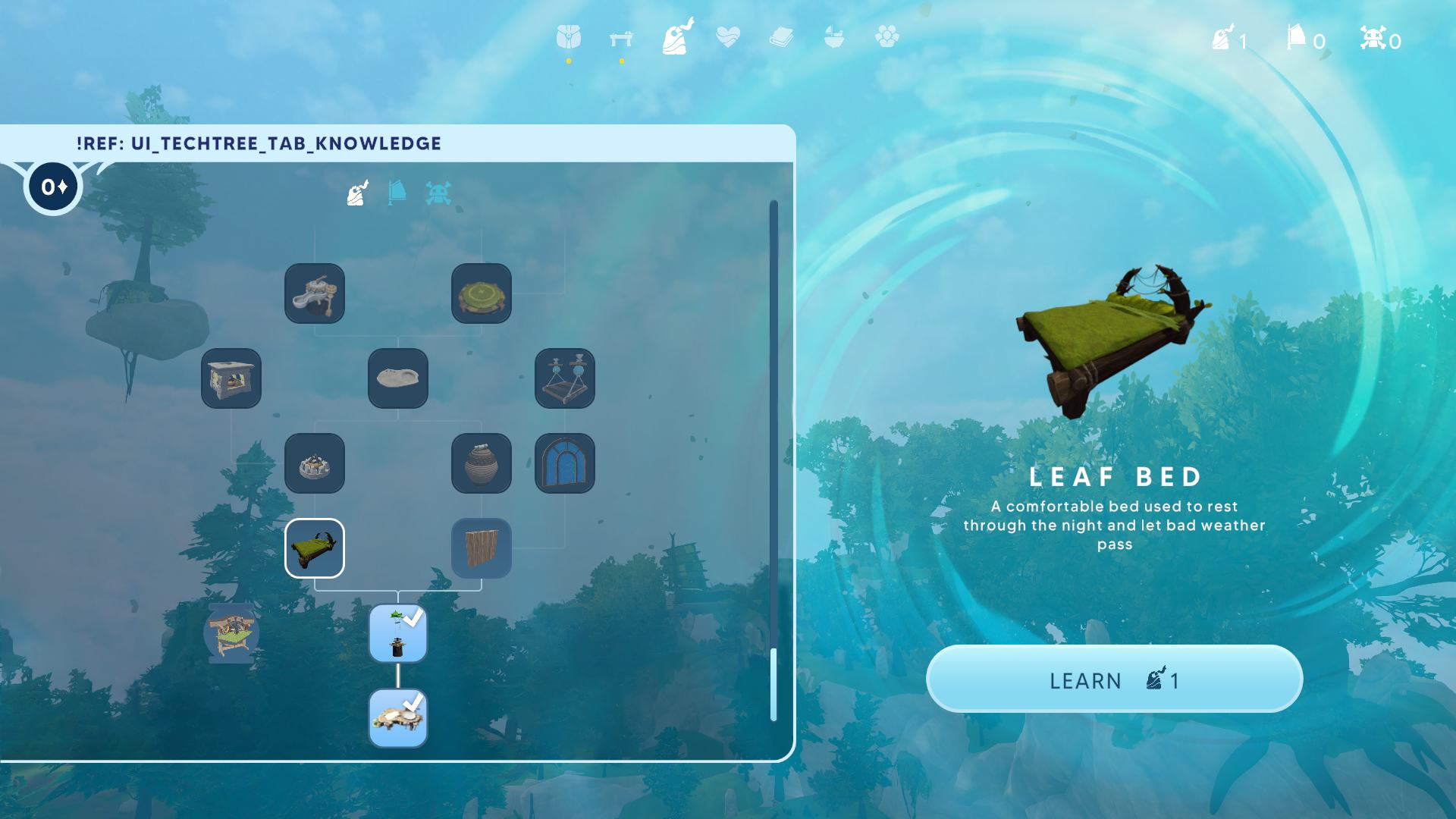The width and height of the screenshot is (1456, 819).
Task: Click the flat stone slab node
Action: pyautogui.click(x=398, y=378)
